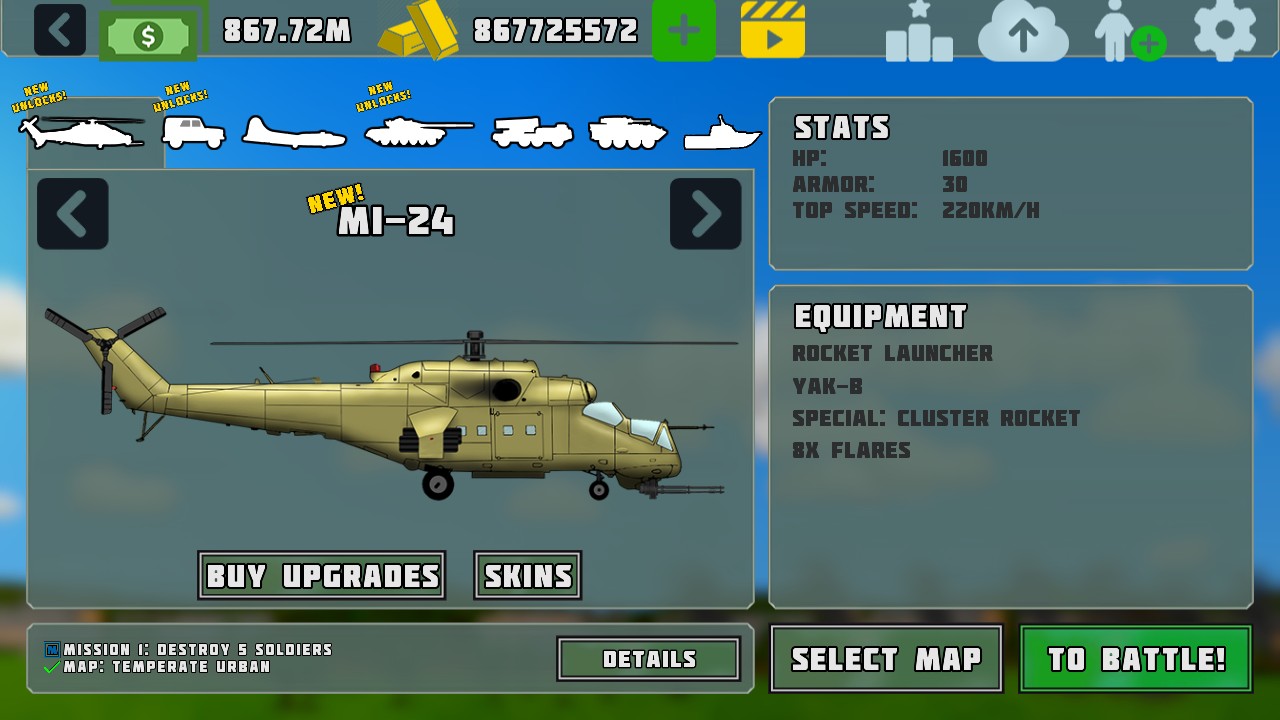Open cloud save upload

(1022, 32)
